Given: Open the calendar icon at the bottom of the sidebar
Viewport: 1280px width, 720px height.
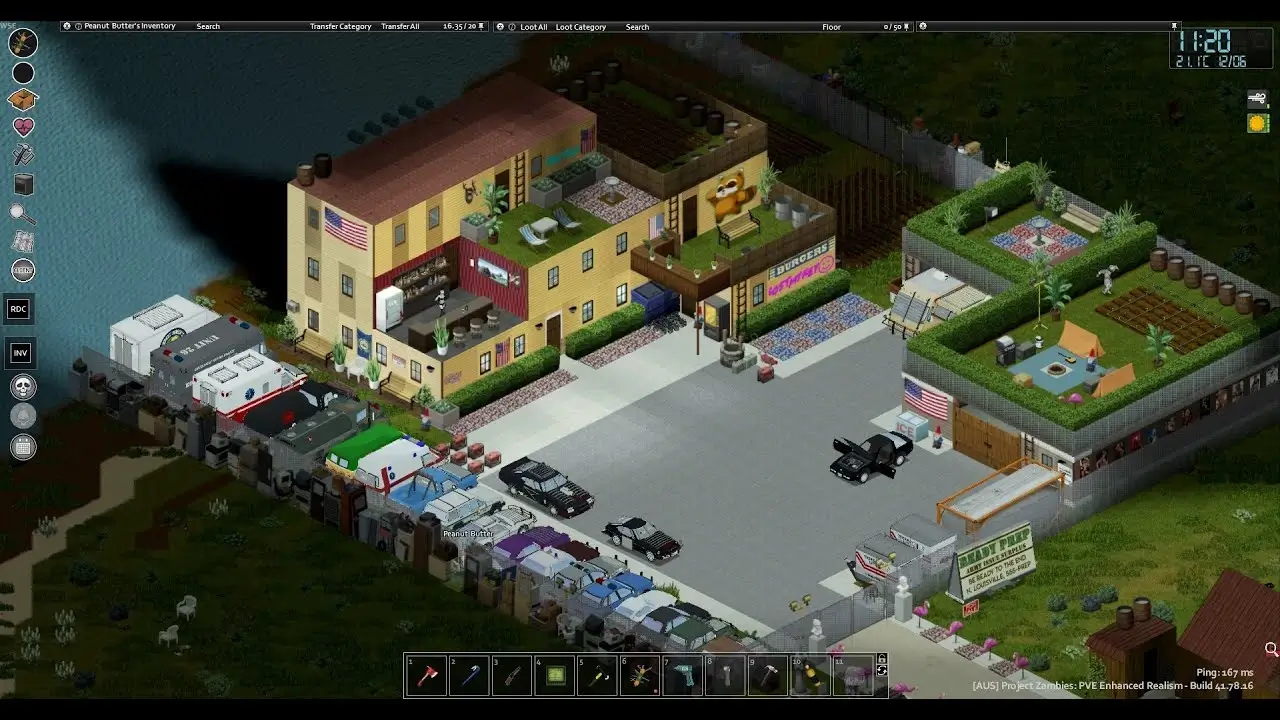Looking at the screenshot, I should coord(22,445).
